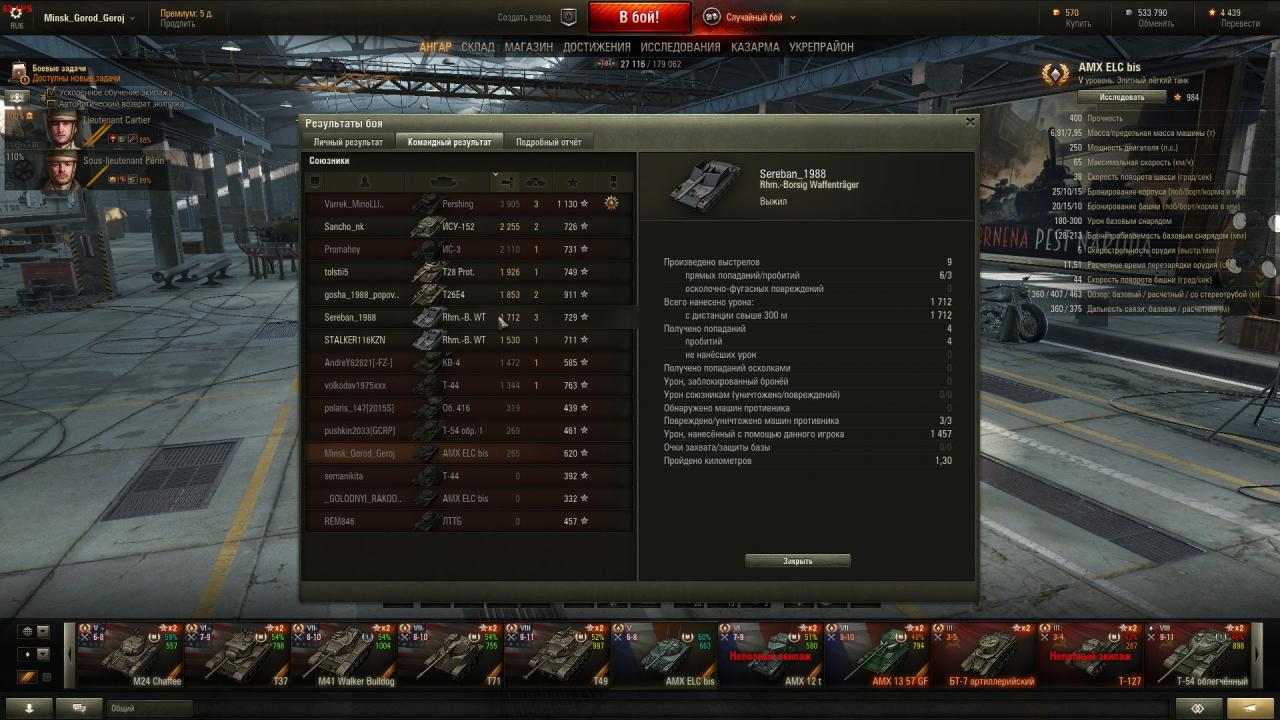Open the СКЛАД menu
The height and width of the screenshot is (720, 1280).
click(x=478, y=47)
